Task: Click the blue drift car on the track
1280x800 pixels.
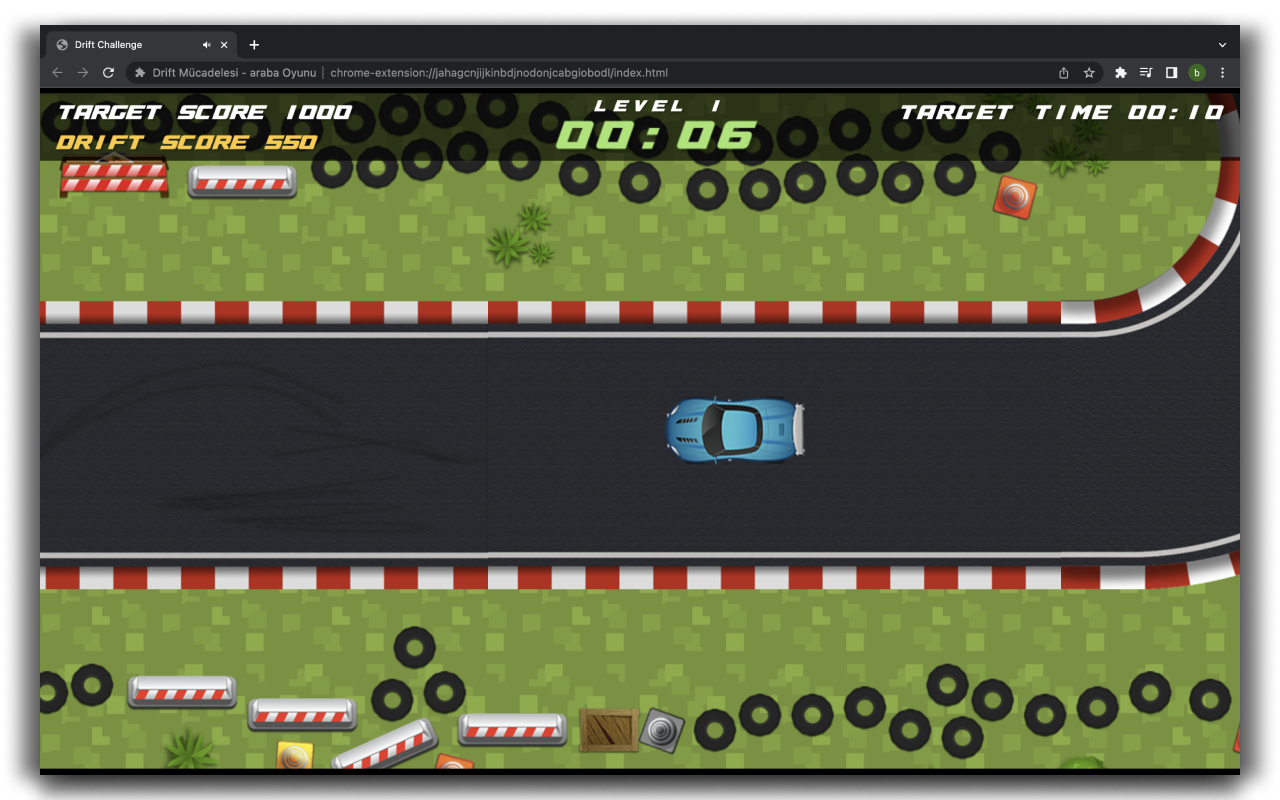Action: (x=735, y=430)
